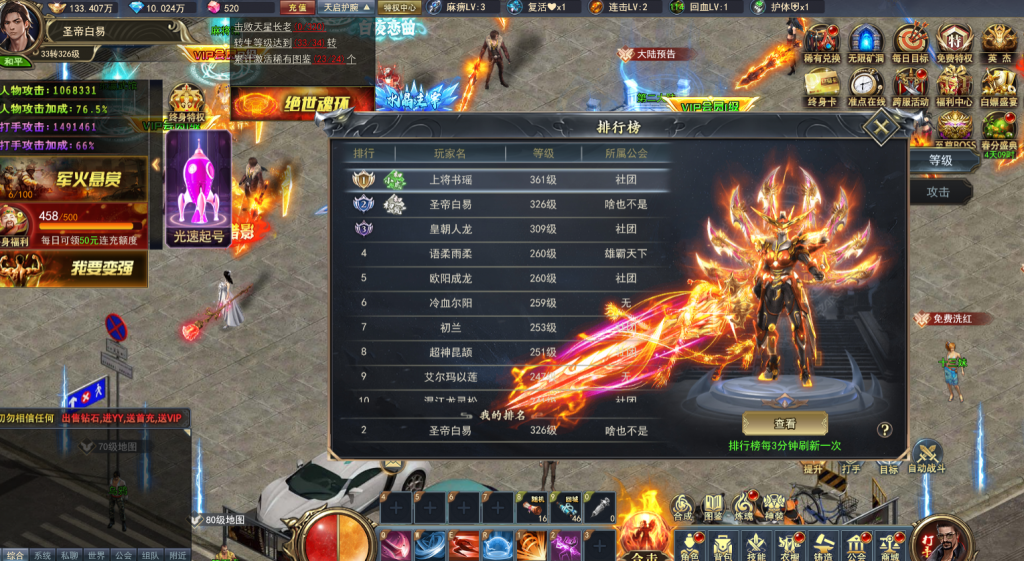Open the question mark help icon
Screen dimensions: 1024x561
click(884, 430)
